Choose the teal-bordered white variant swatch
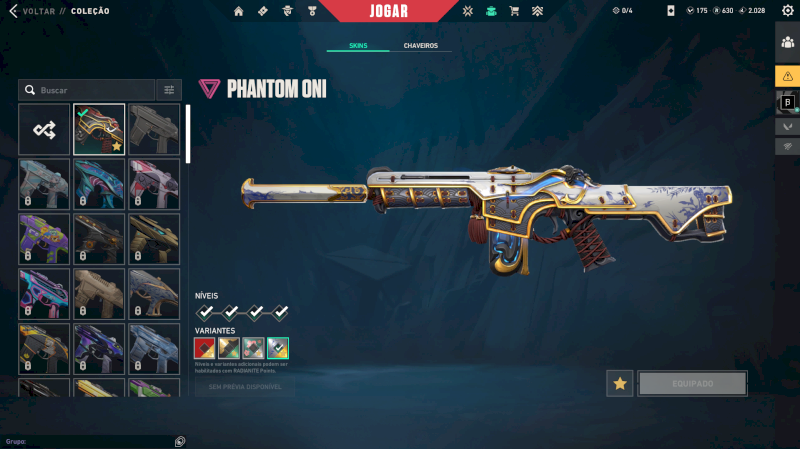 click(278, 347)
